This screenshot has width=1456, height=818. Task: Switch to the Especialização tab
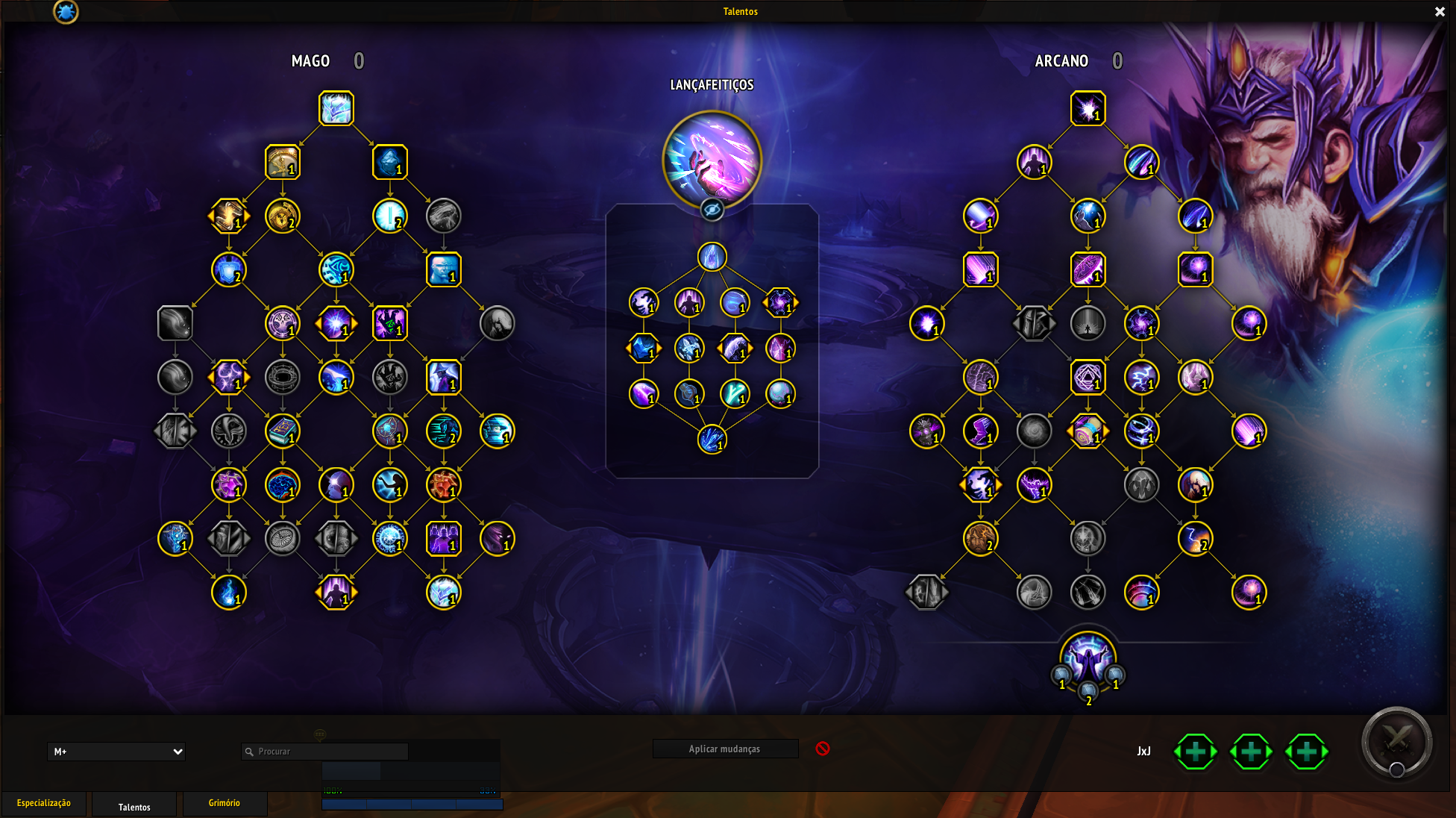click(44, 803)
